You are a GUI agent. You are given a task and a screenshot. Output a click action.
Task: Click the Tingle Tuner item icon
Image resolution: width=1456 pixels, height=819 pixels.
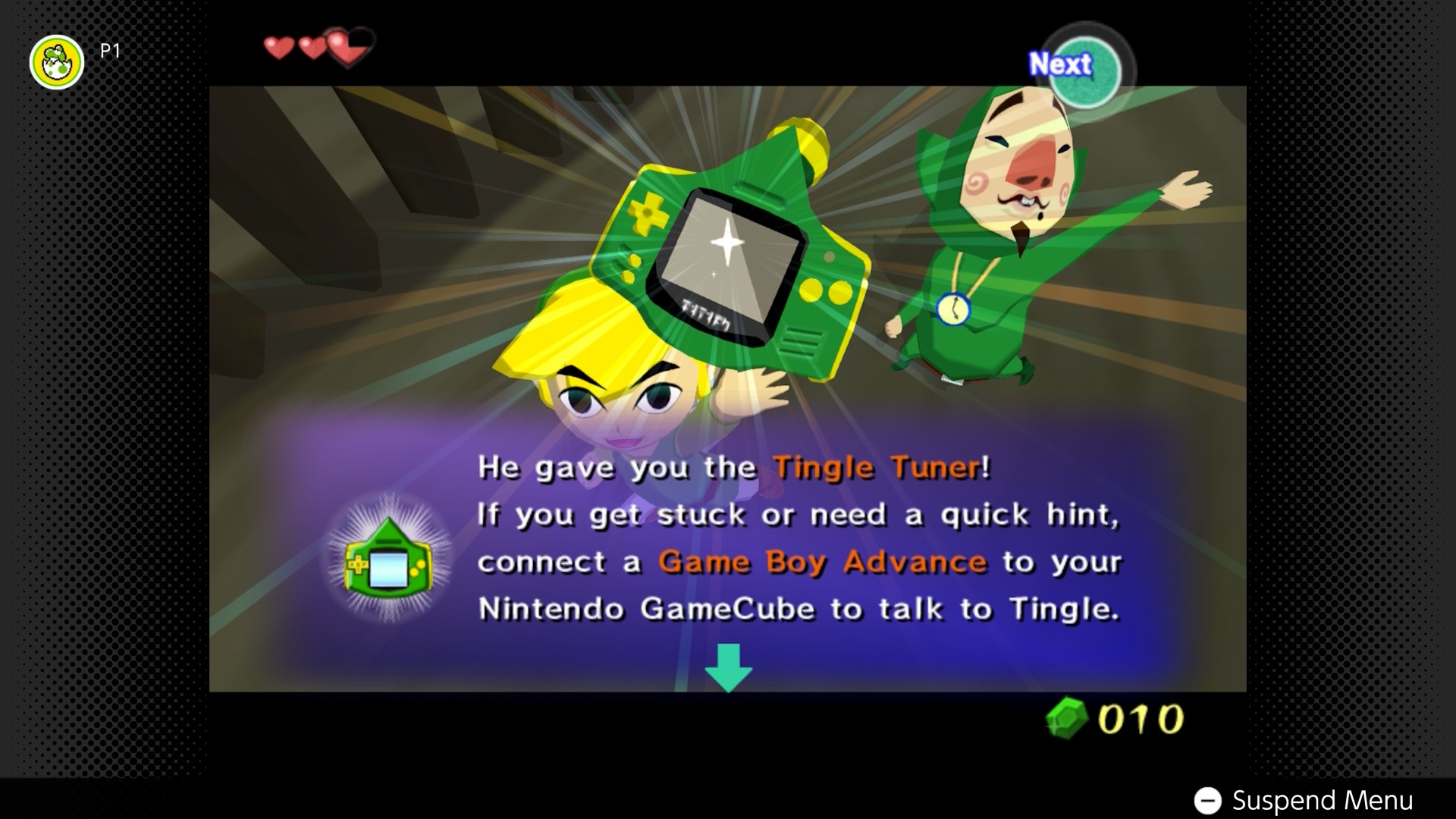(x=388, y=559)
